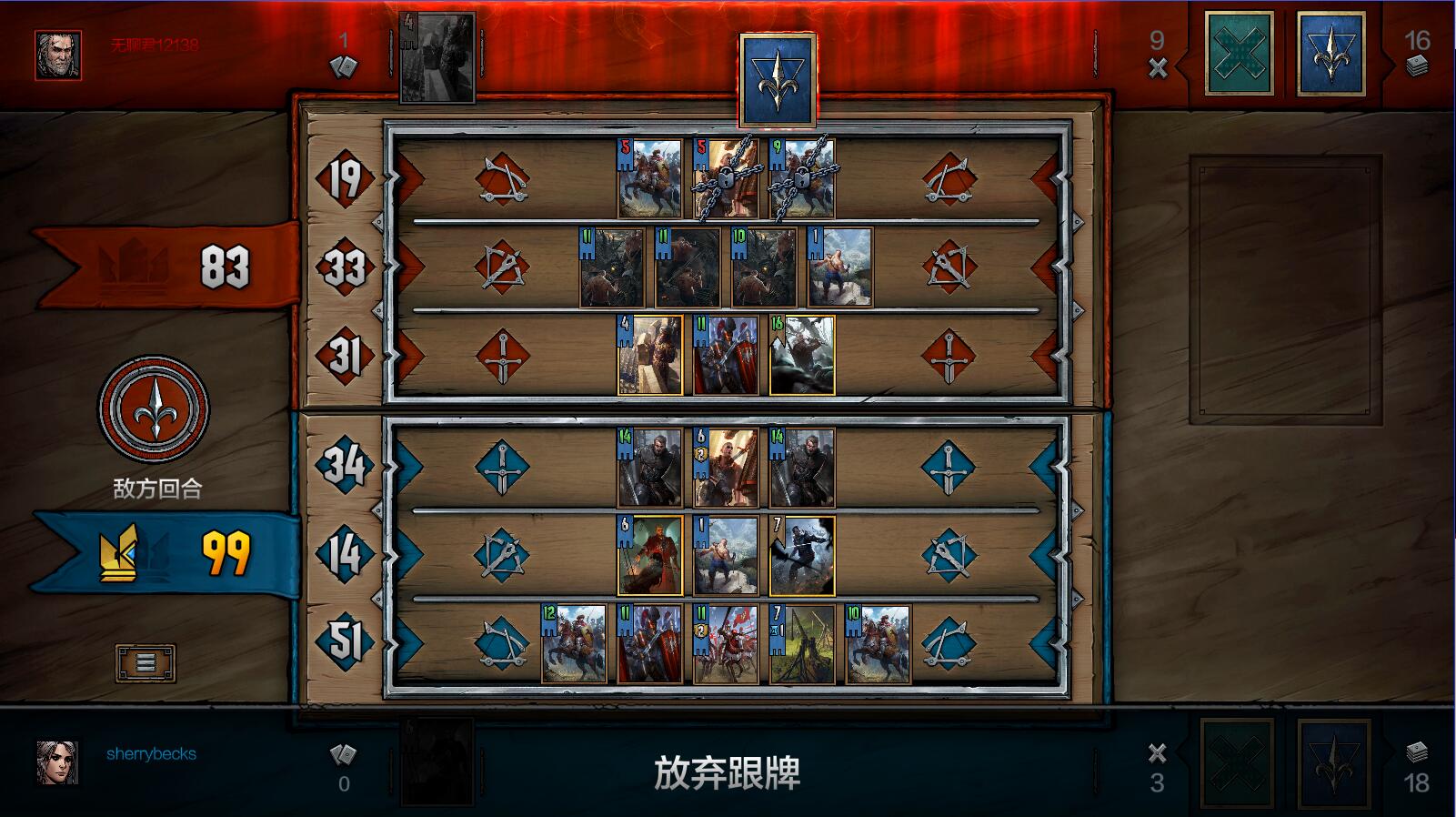Screen dimensions: 1456x817
Task: Inspect your leader card near sherrybecks avatar
Action: pyautogui.click(x=437, y=762)
